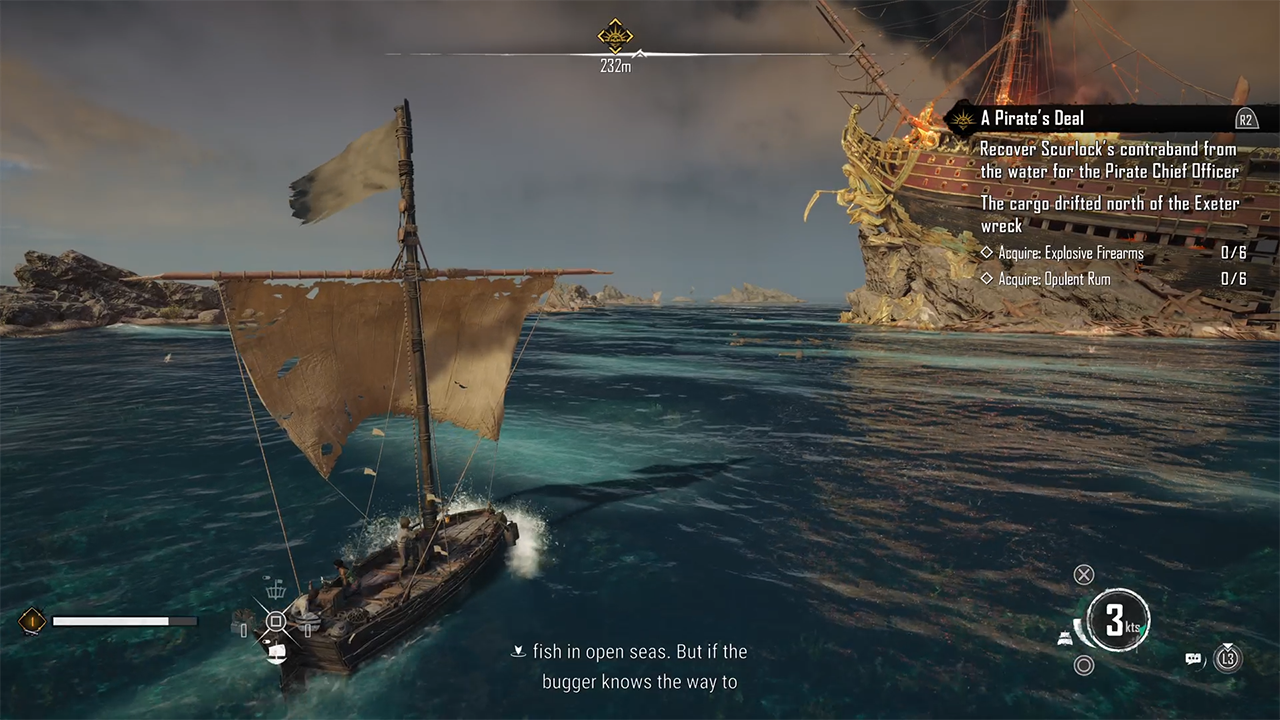The image size is (1280, 720).
Task: Click the orange ship rank diamond badge
Action: tap(32, 621)
